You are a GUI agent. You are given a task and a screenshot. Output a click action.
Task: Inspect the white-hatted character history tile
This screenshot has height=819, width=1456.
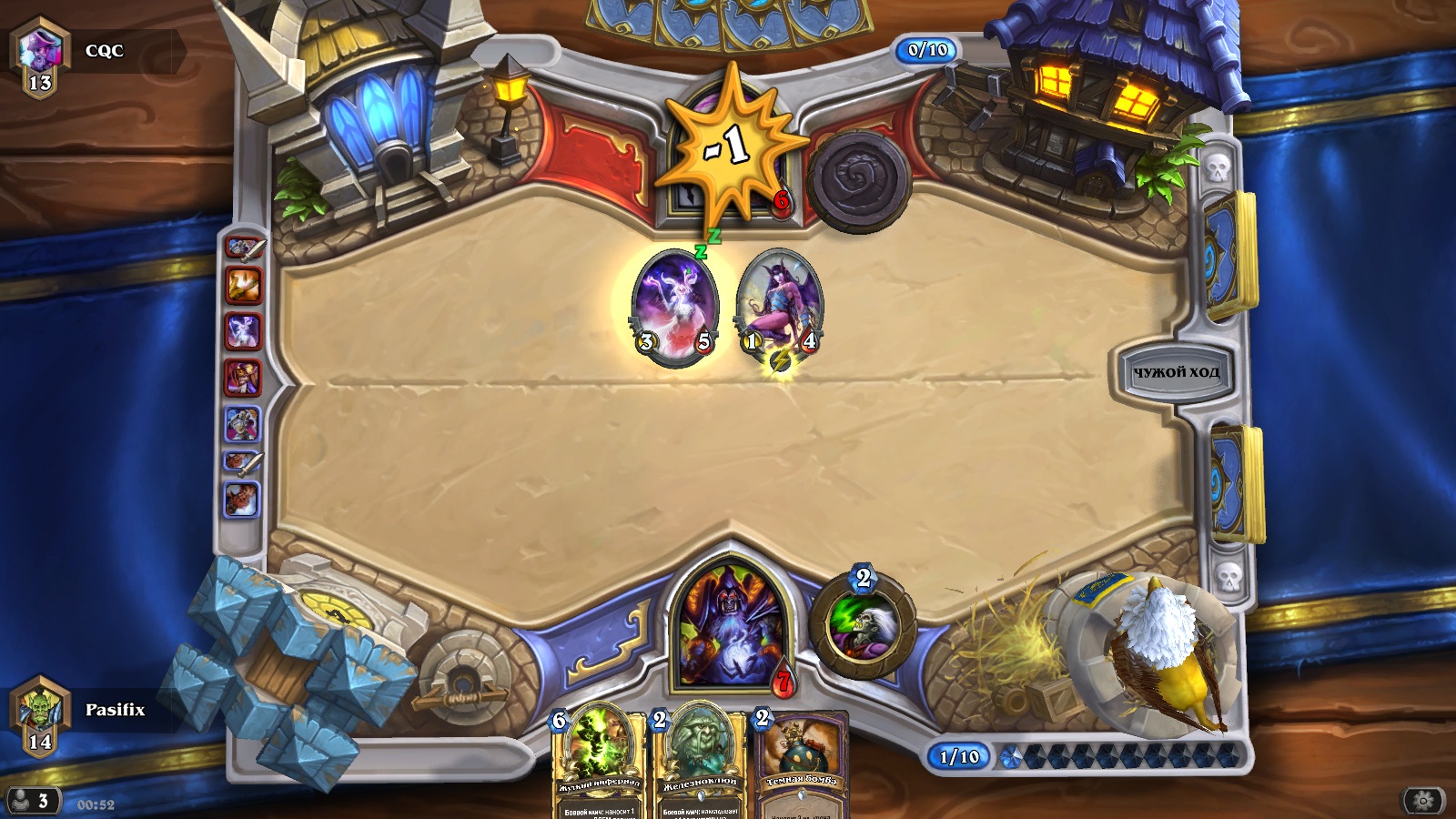(243, 424)
